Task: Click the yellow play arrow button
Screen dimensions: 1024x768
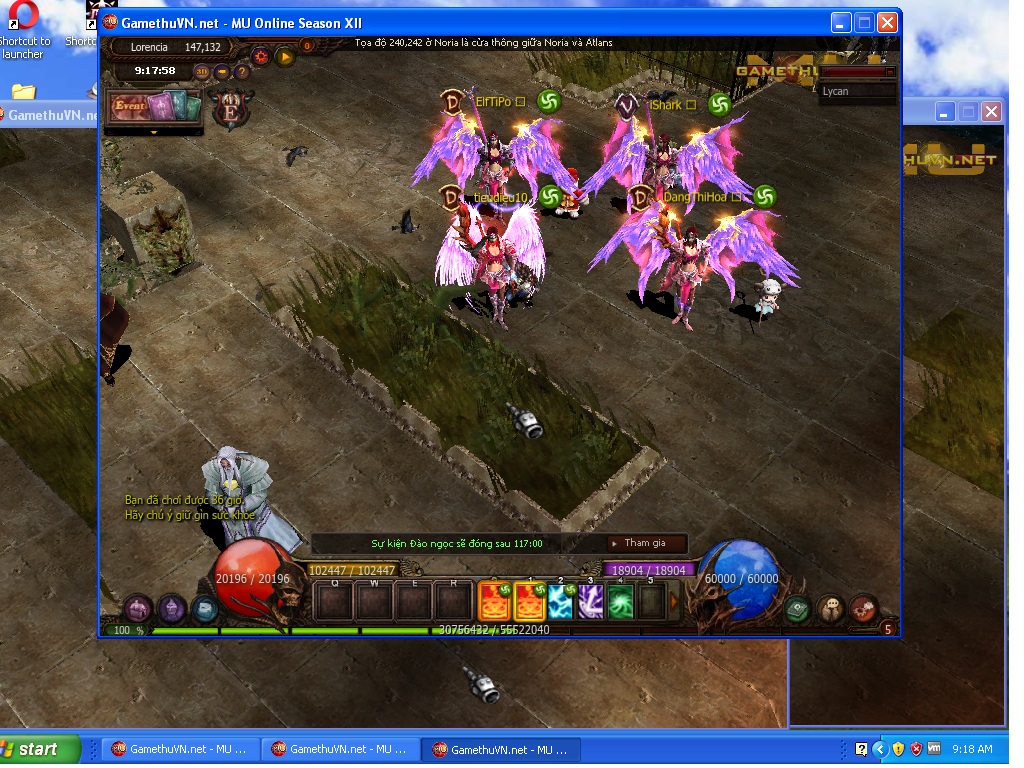Action: click(x=286, y=56)
